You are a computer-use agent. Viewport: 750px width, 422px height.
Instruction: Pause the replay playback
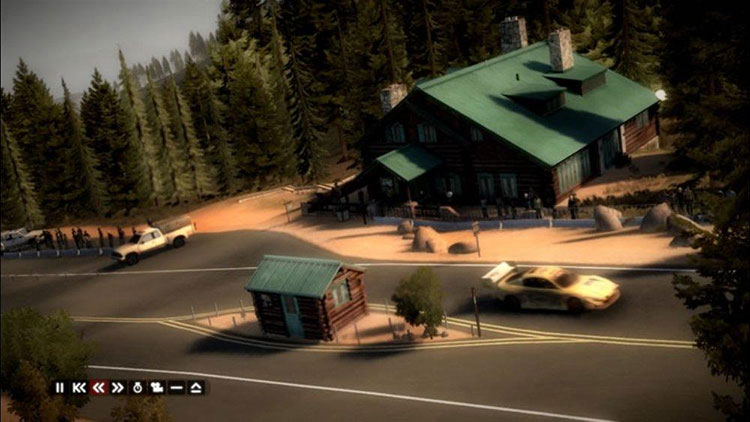60,387
